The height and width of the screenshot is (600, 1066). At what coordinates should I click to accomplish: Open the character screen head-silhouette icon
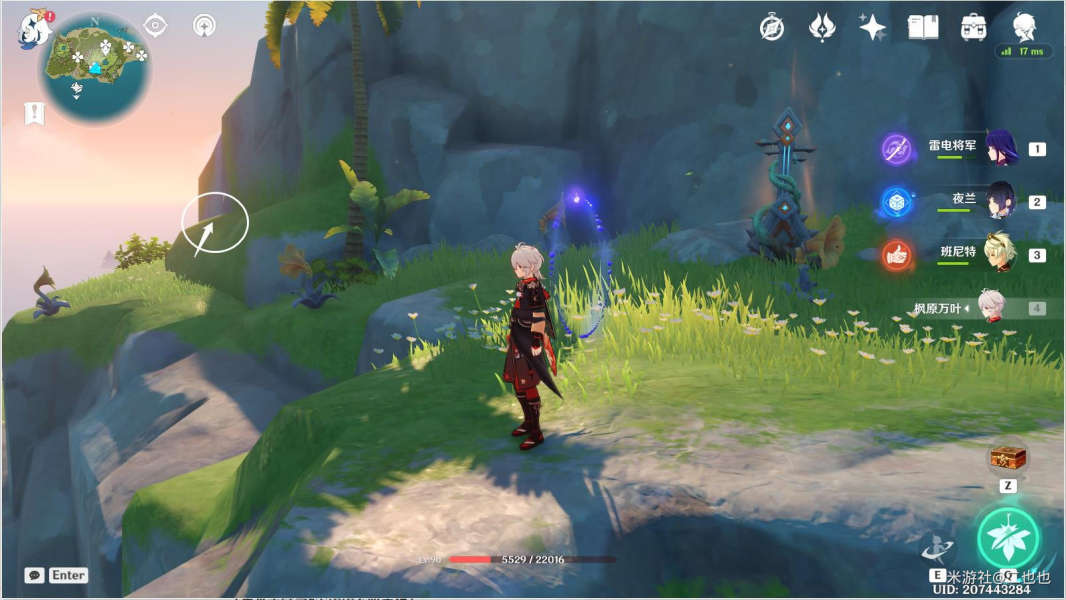(x=1023, y=25)
